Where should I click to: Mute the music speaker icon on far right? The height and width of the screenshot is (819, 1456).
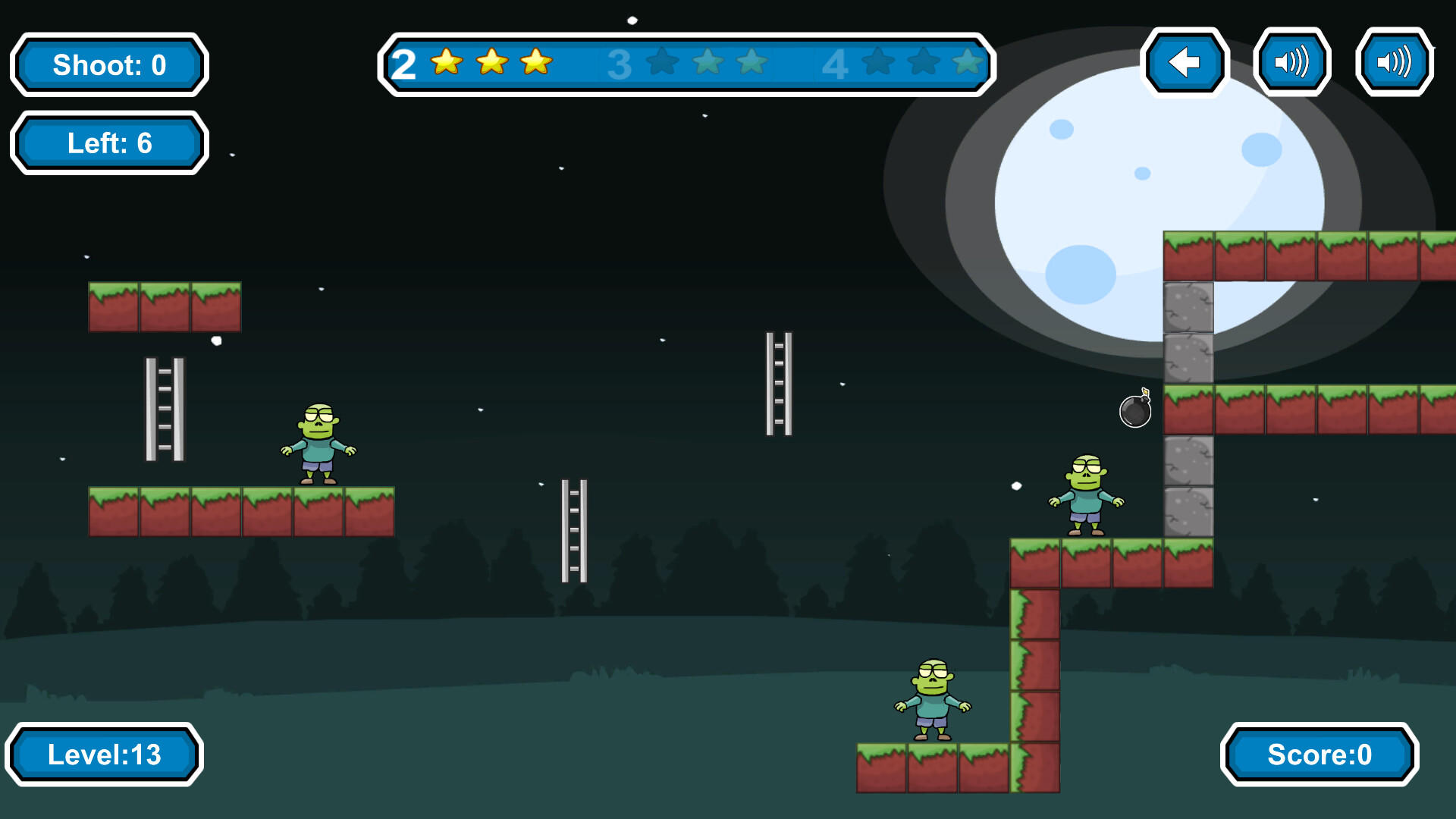[1394, 64]
